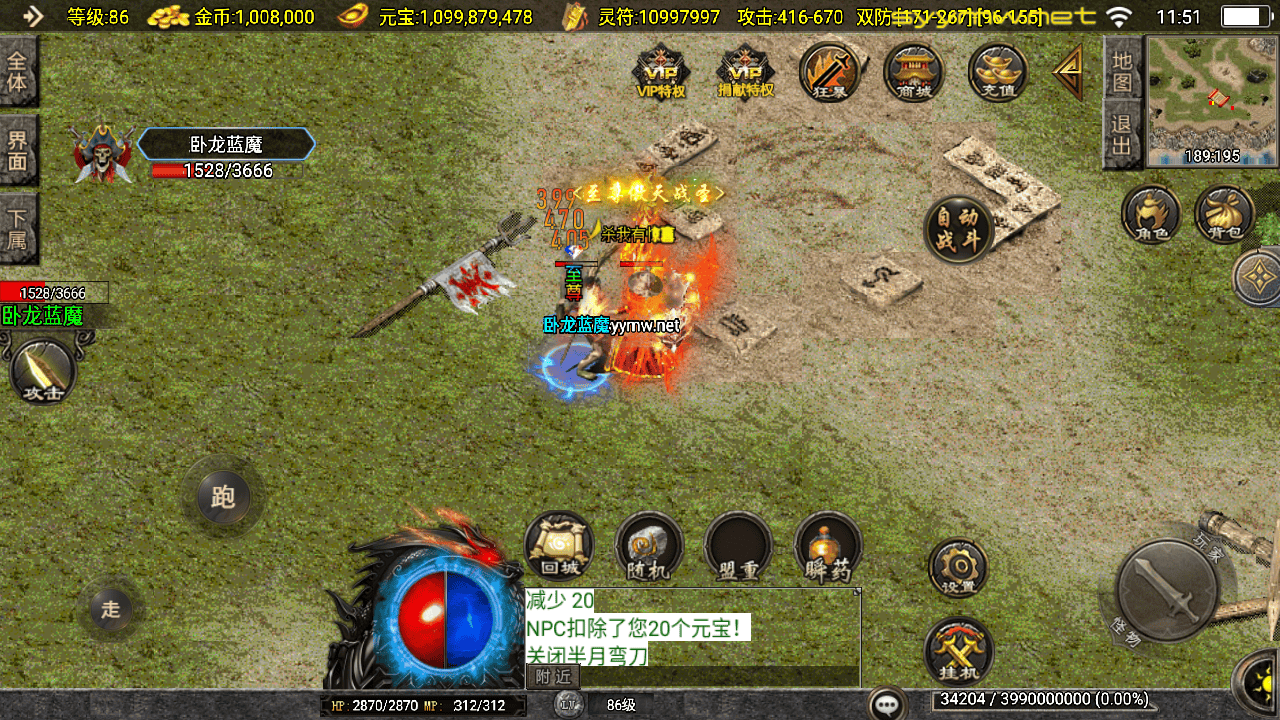Click the 退出 exit button
1280x720 pixels.
(x=1122, y=137)
